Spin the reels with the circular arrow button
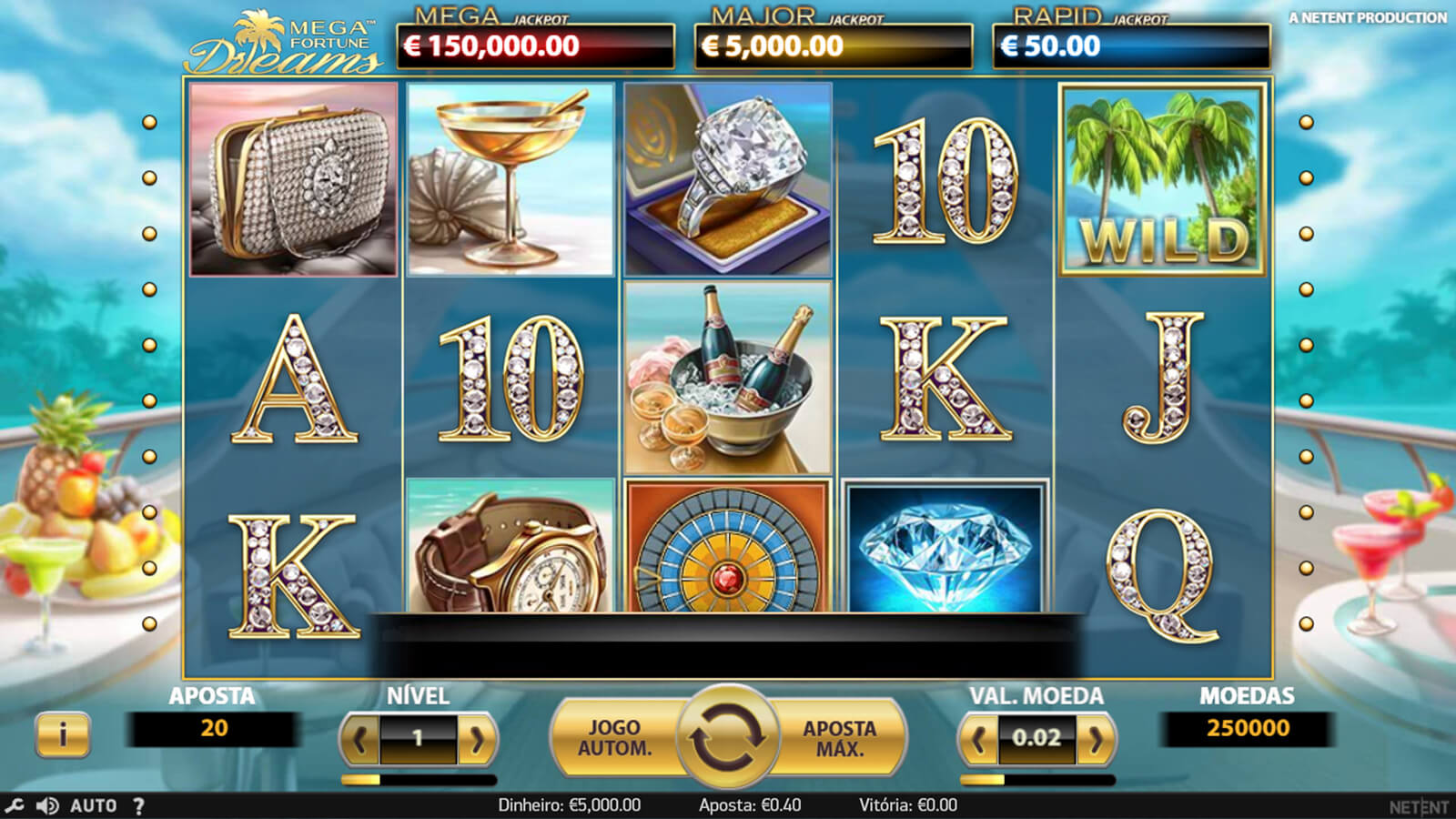 pyautogui.click(x=727, y=738)
